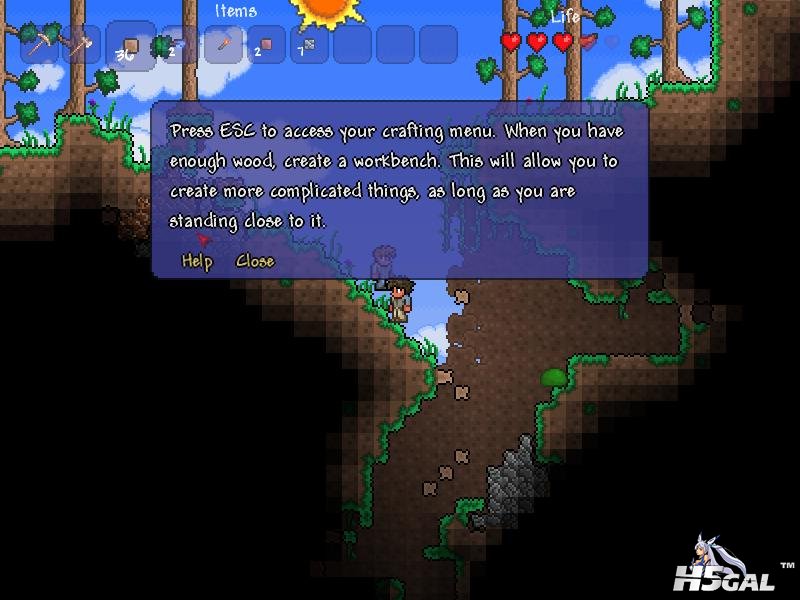Screen dimensions: 800x600
Task: Select the pickaxe hotbar slot
Action: click(x=41, y=45)
